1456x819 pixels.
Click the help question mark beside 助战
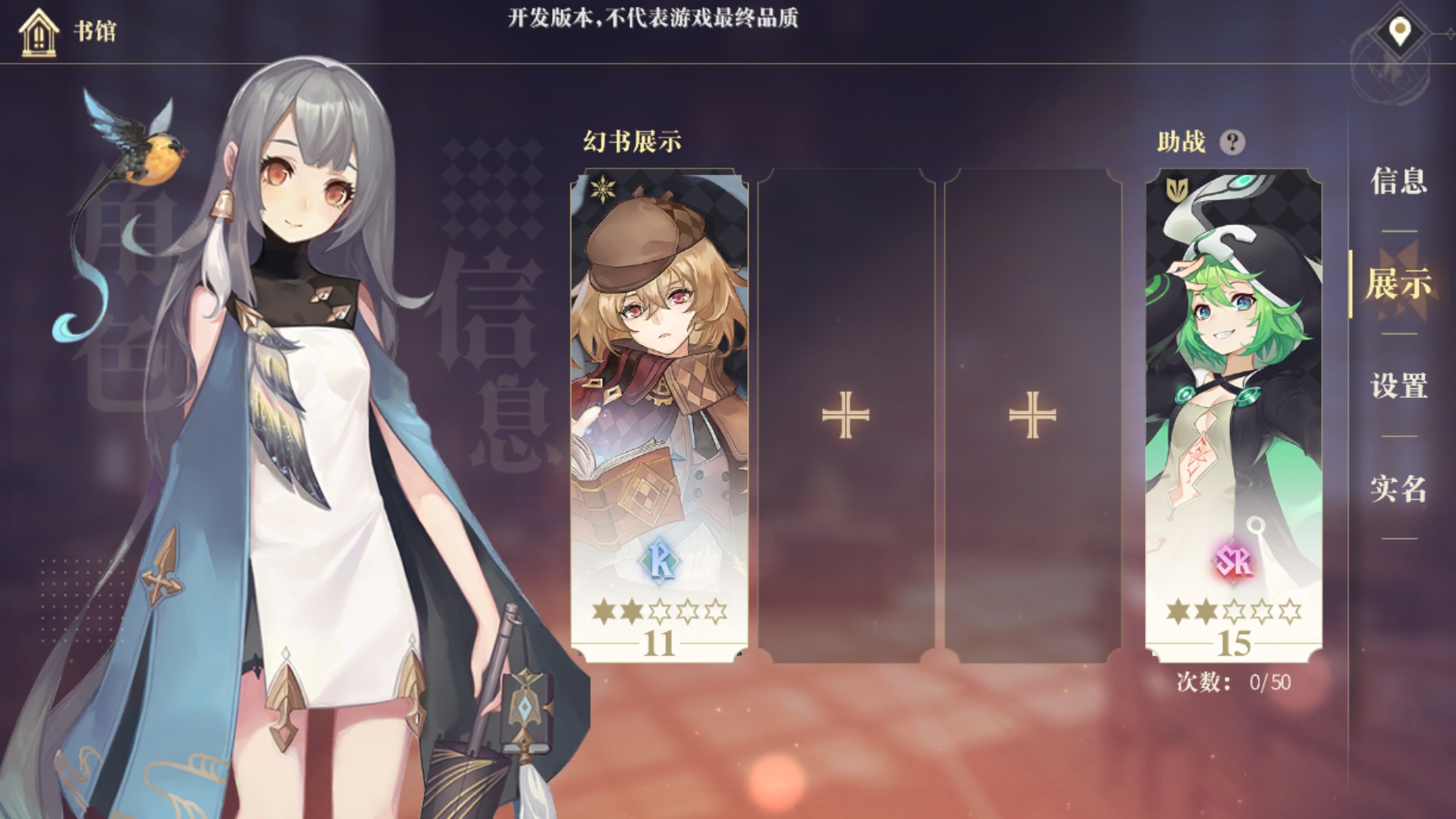click(1233, 142)
